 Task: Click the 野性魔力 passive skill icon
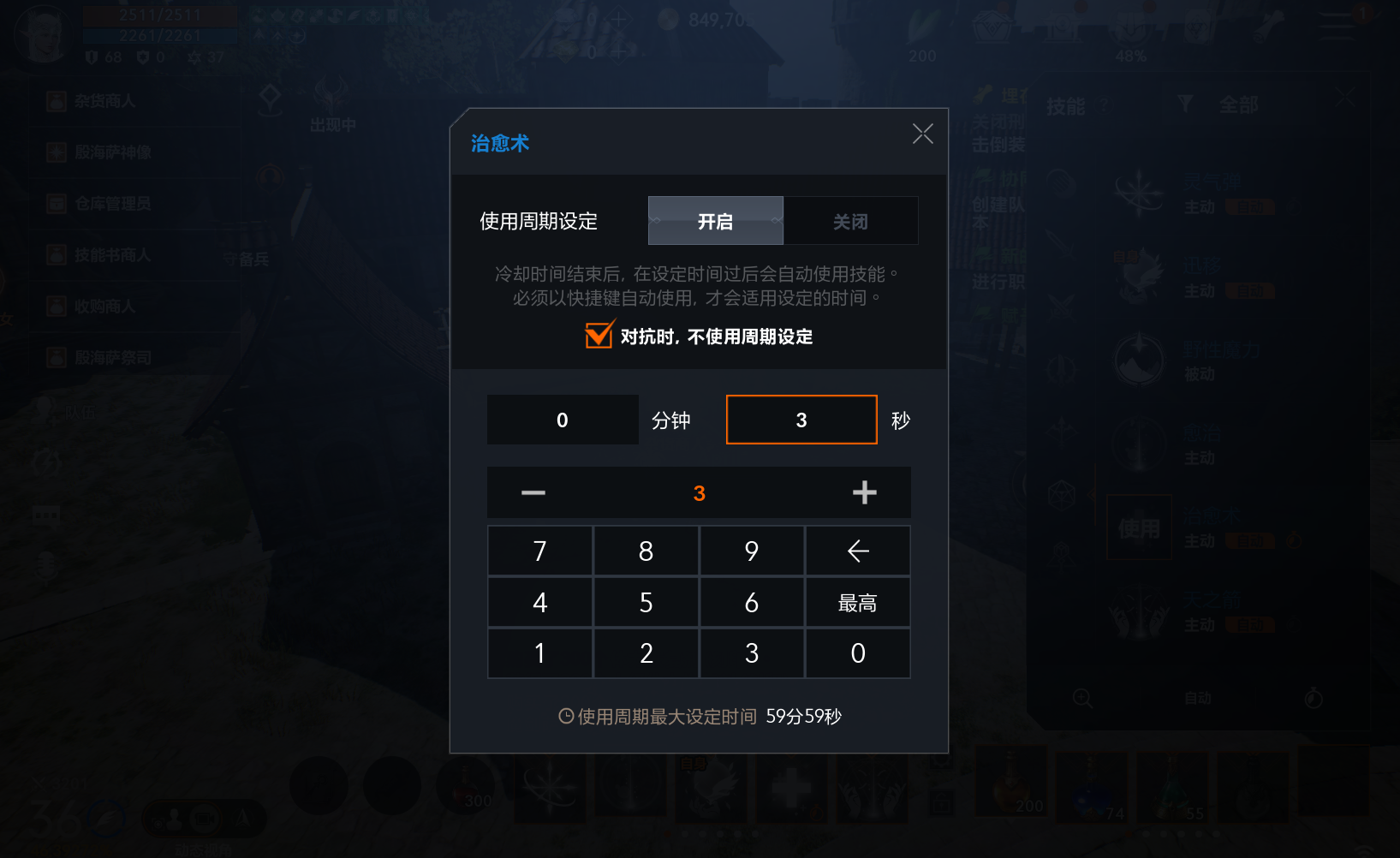[x=1139, y=360]
